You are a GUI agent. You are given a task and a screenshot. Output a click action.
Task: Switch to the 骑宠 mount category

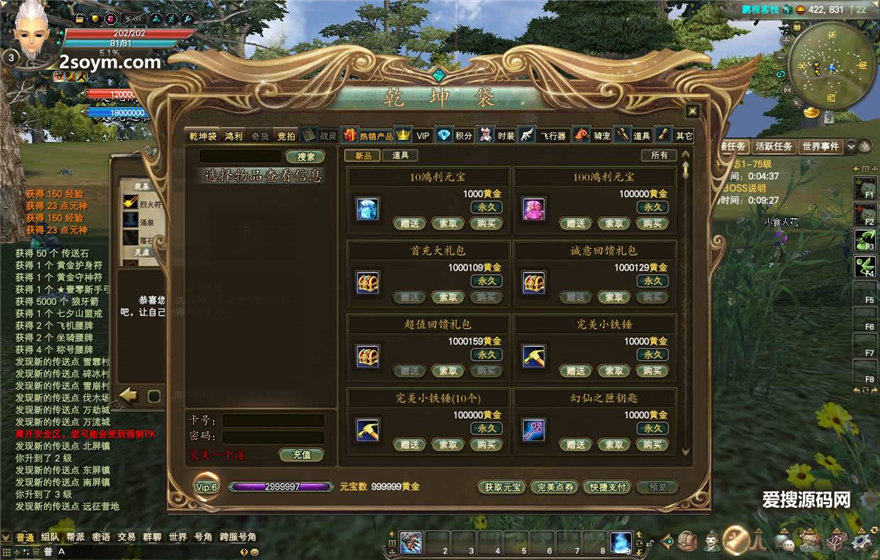point(602,135)
